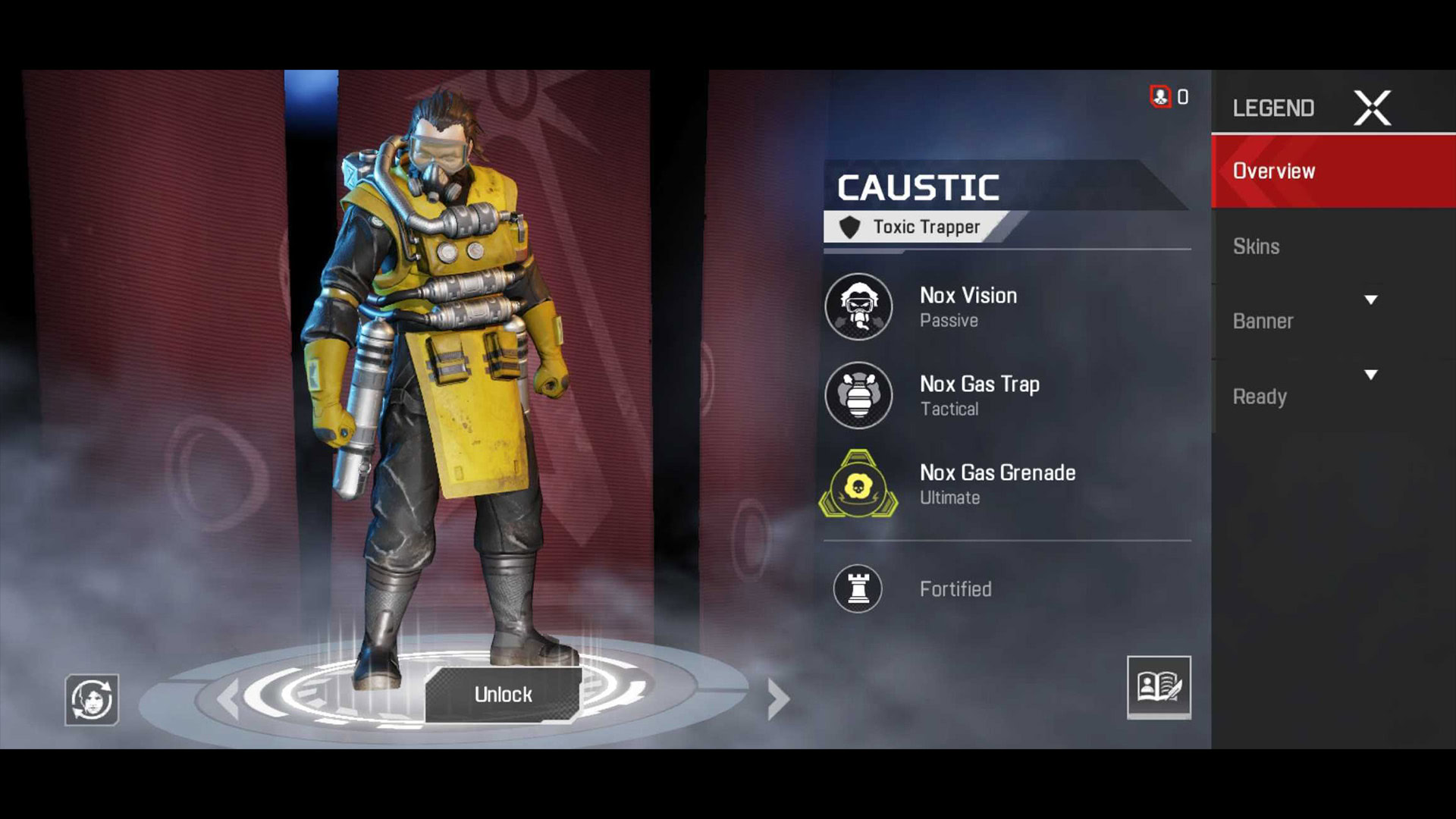This screenshot has height=819, width=1456.
Task: Select the Nox Gas Trap tactical icon
Action: tap(859, 395)
